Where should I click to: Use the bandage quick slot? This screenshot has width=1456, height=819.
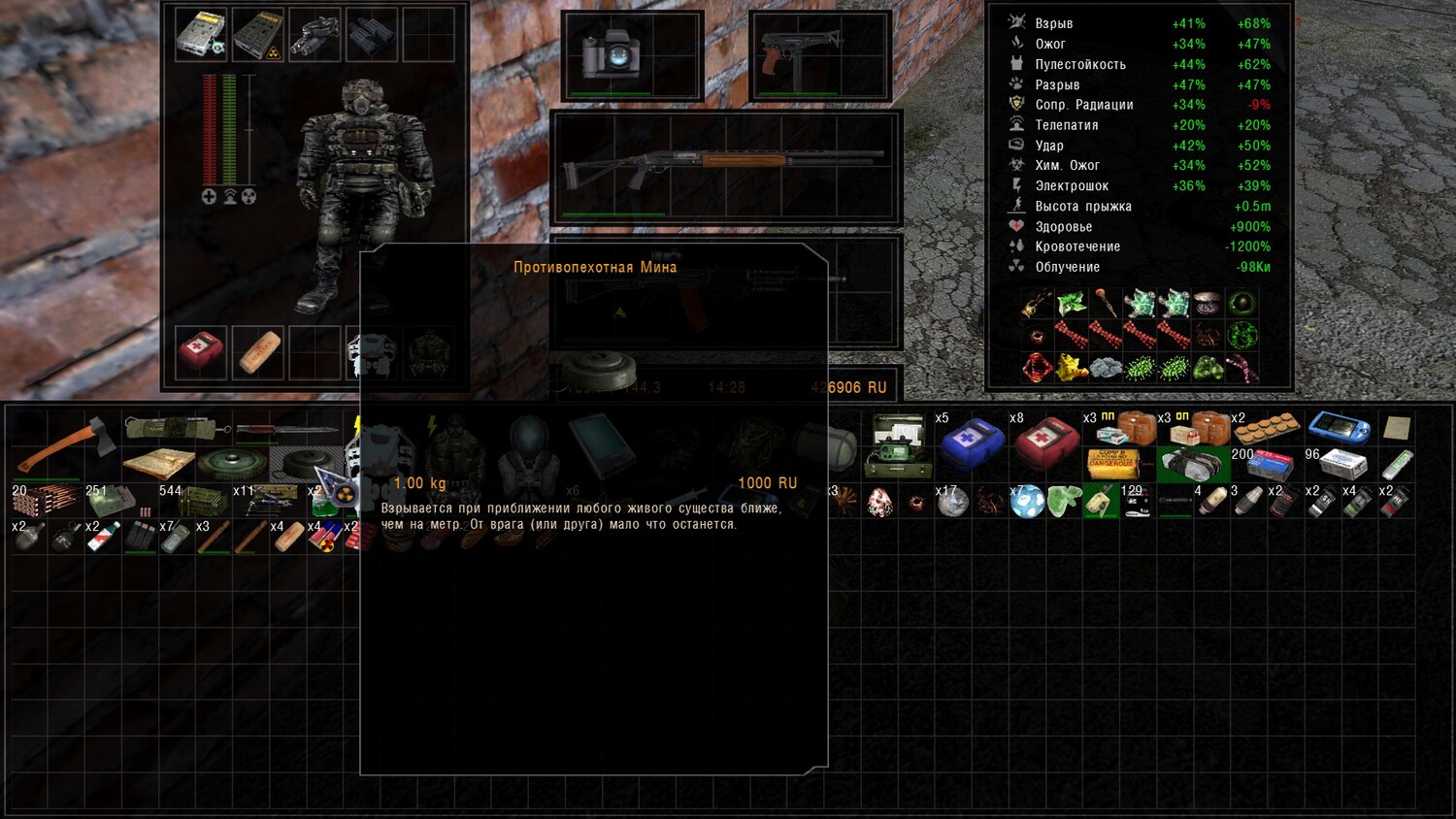[257, 351]
